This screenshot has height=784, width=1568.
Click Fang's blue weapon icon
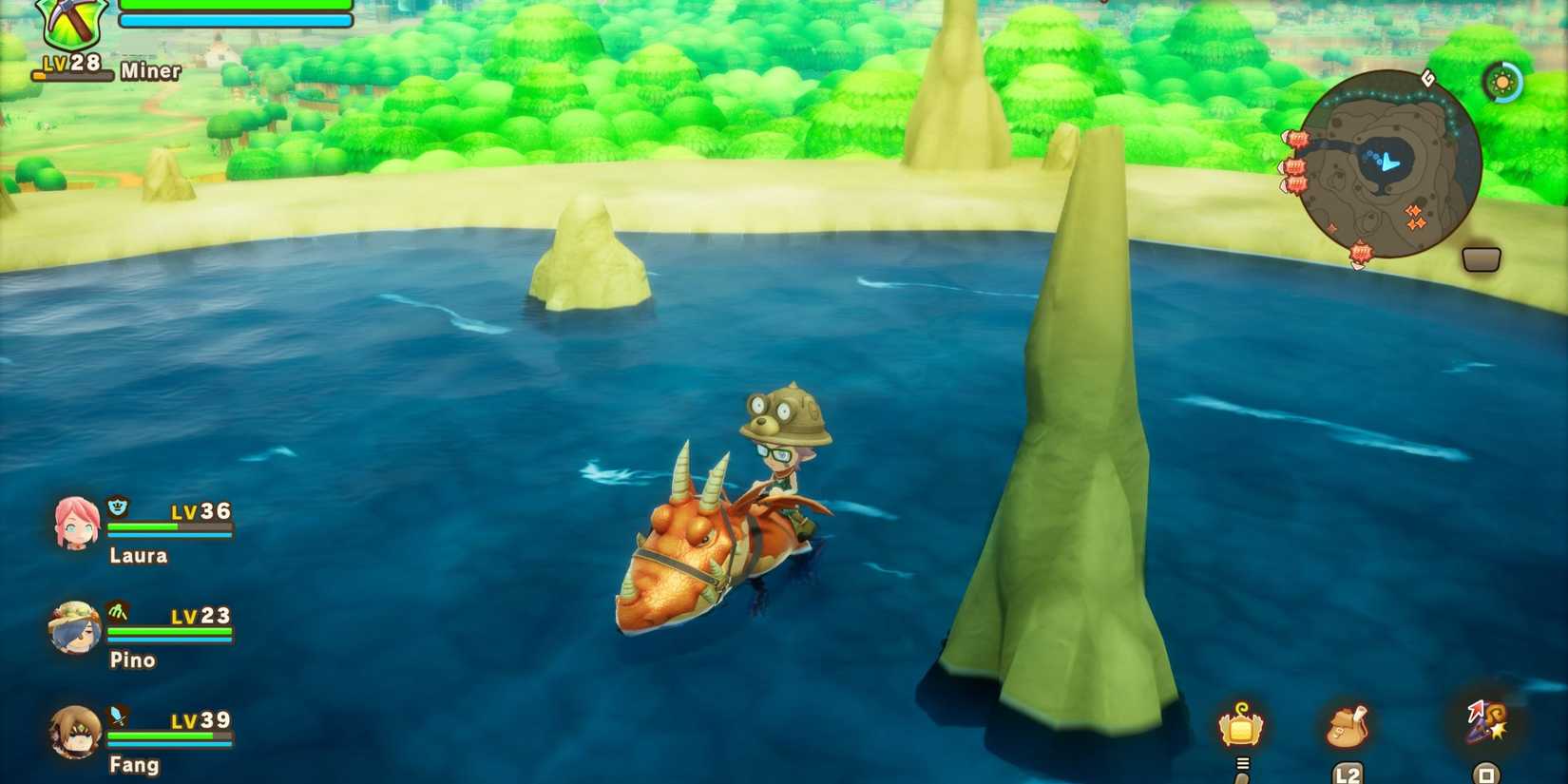point(116,717)
